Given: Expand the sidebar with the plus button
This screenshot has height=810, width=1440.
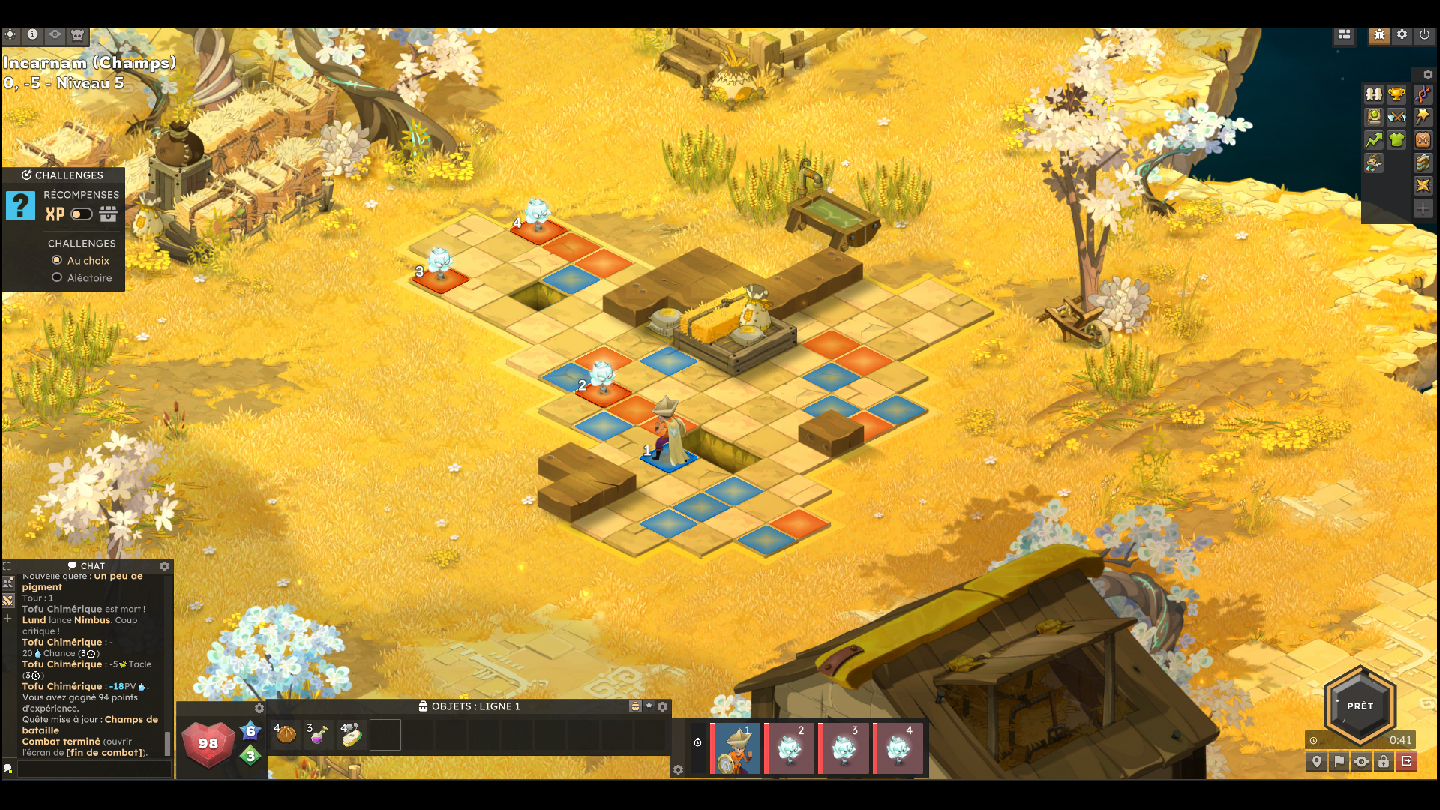Looking at the screenshot, I should point(1422,209).
